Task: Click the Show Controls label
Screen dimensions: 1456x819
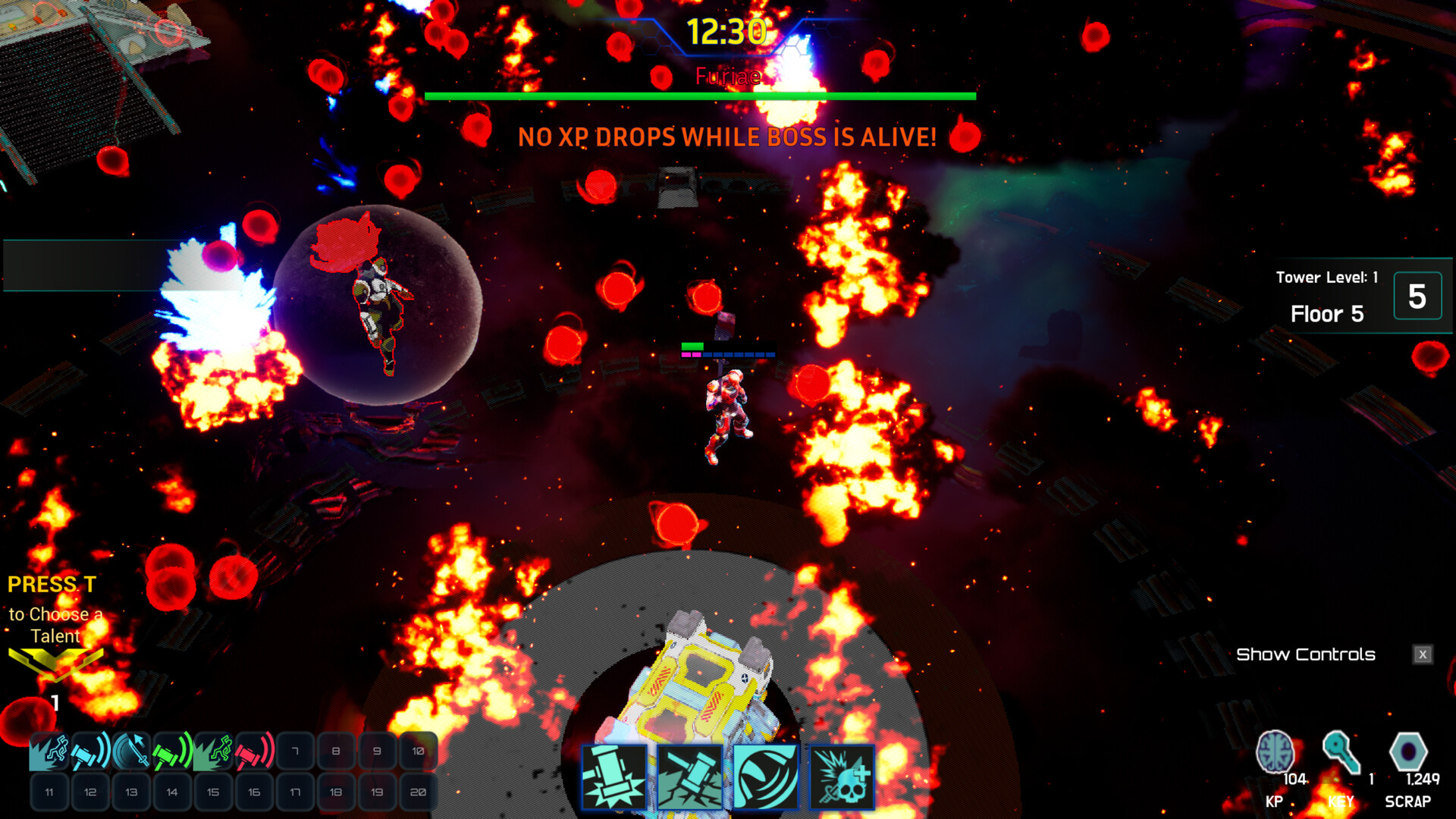Action: pos(1307,654)
